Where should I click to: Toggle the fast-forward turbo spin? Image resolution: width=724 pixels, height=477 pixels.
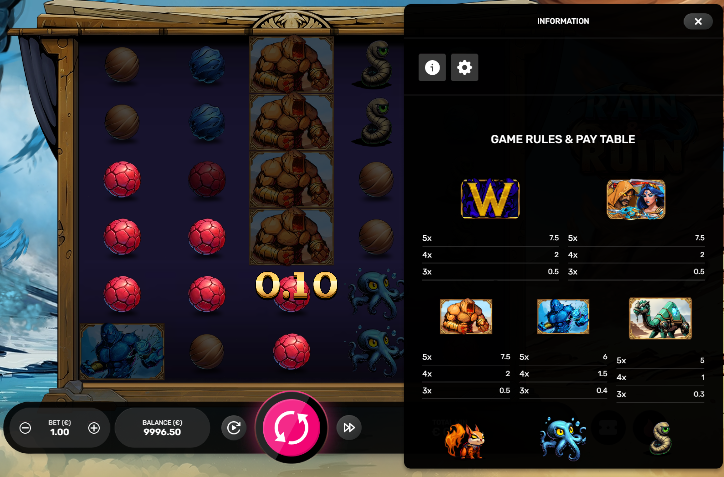[348, 427]
